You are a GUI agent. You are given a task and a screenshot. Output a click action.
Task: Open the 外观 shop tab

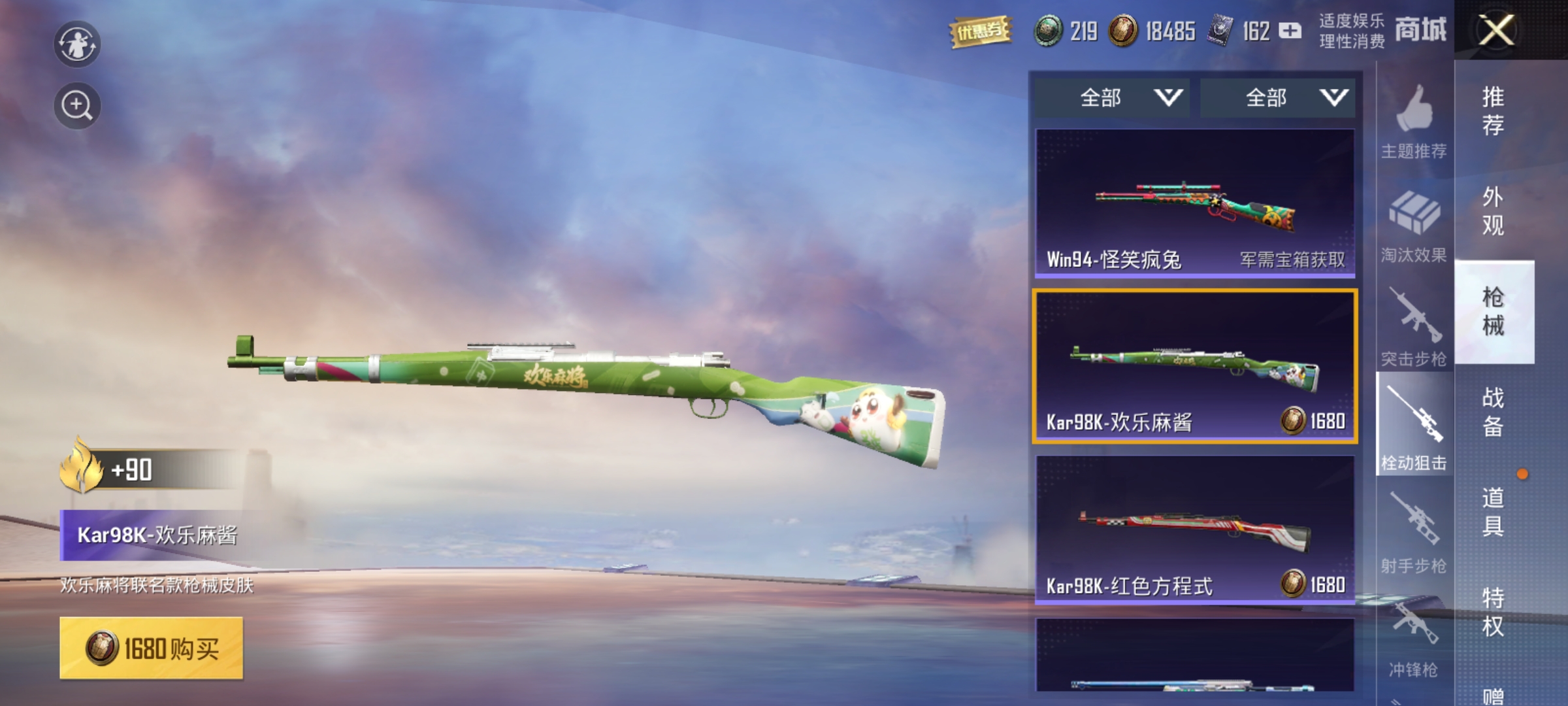click(x=1494, y=210)
